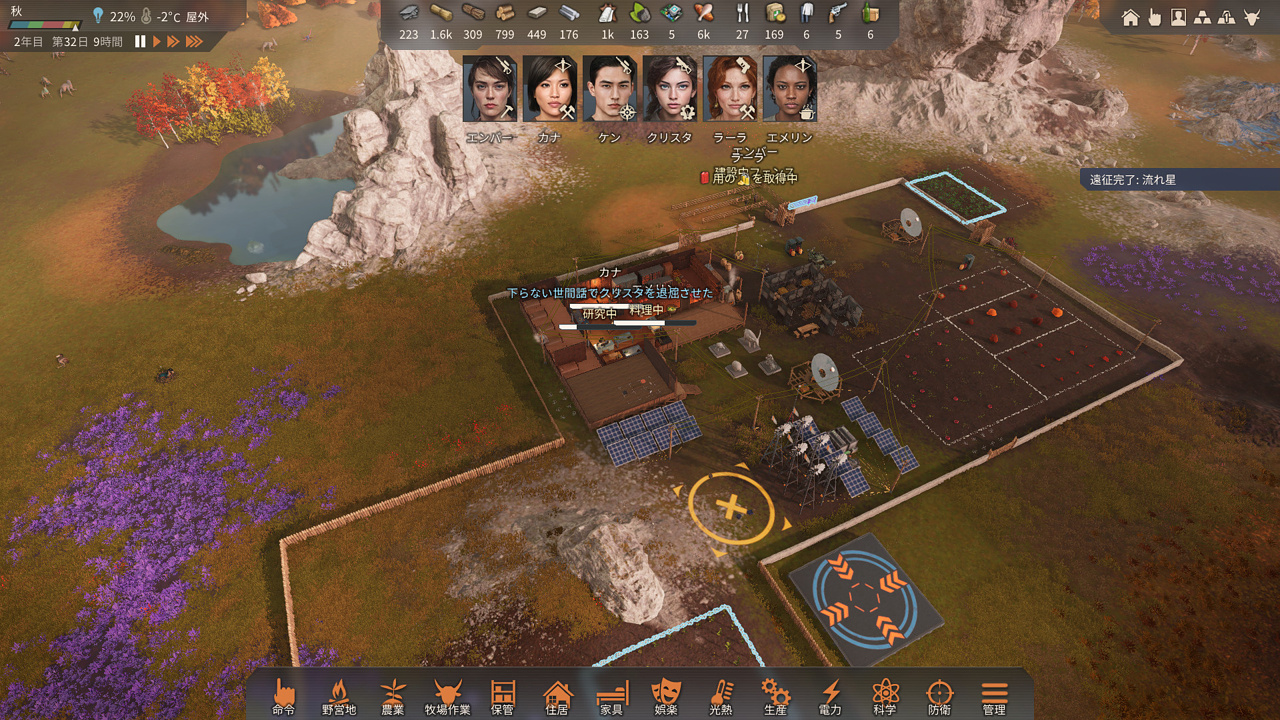This screenshot has width=1280, height=720.
Task: Select colonist portrait エメリン
Action: click(x=790, y=90)
